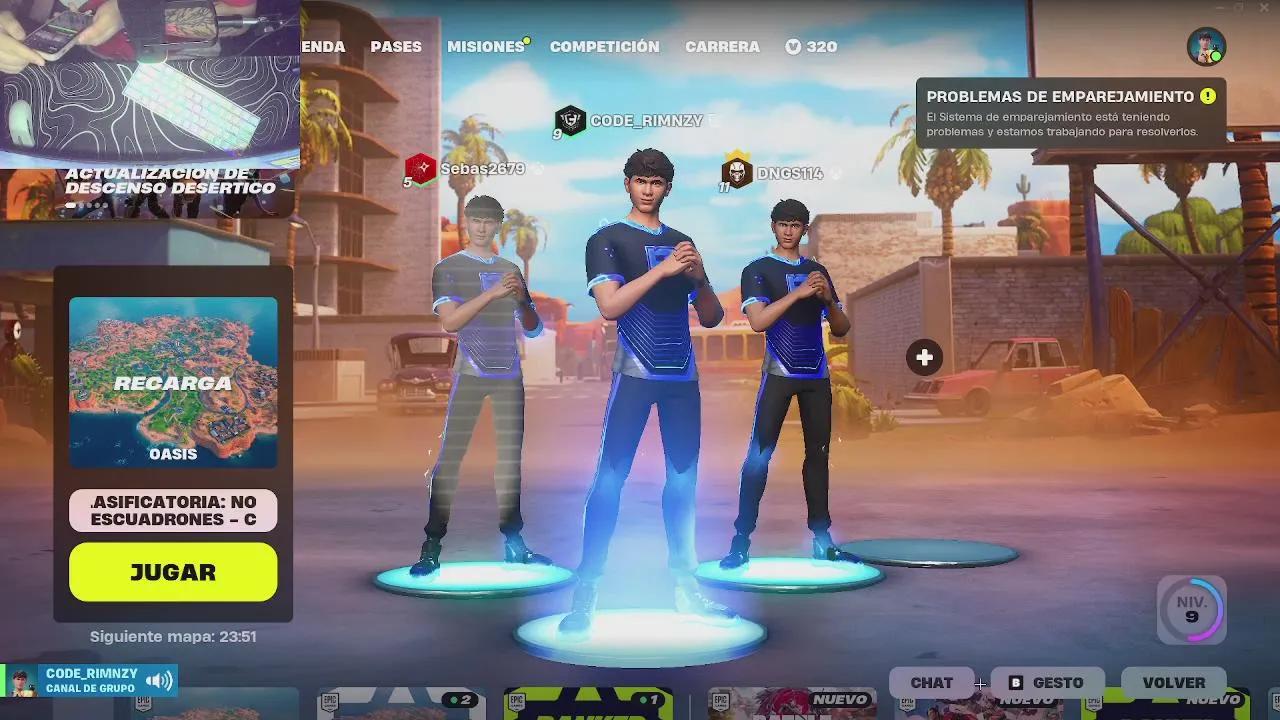
Task: Click the VOLVER button
Action: pyautogui.click(x=1174, y=682)
